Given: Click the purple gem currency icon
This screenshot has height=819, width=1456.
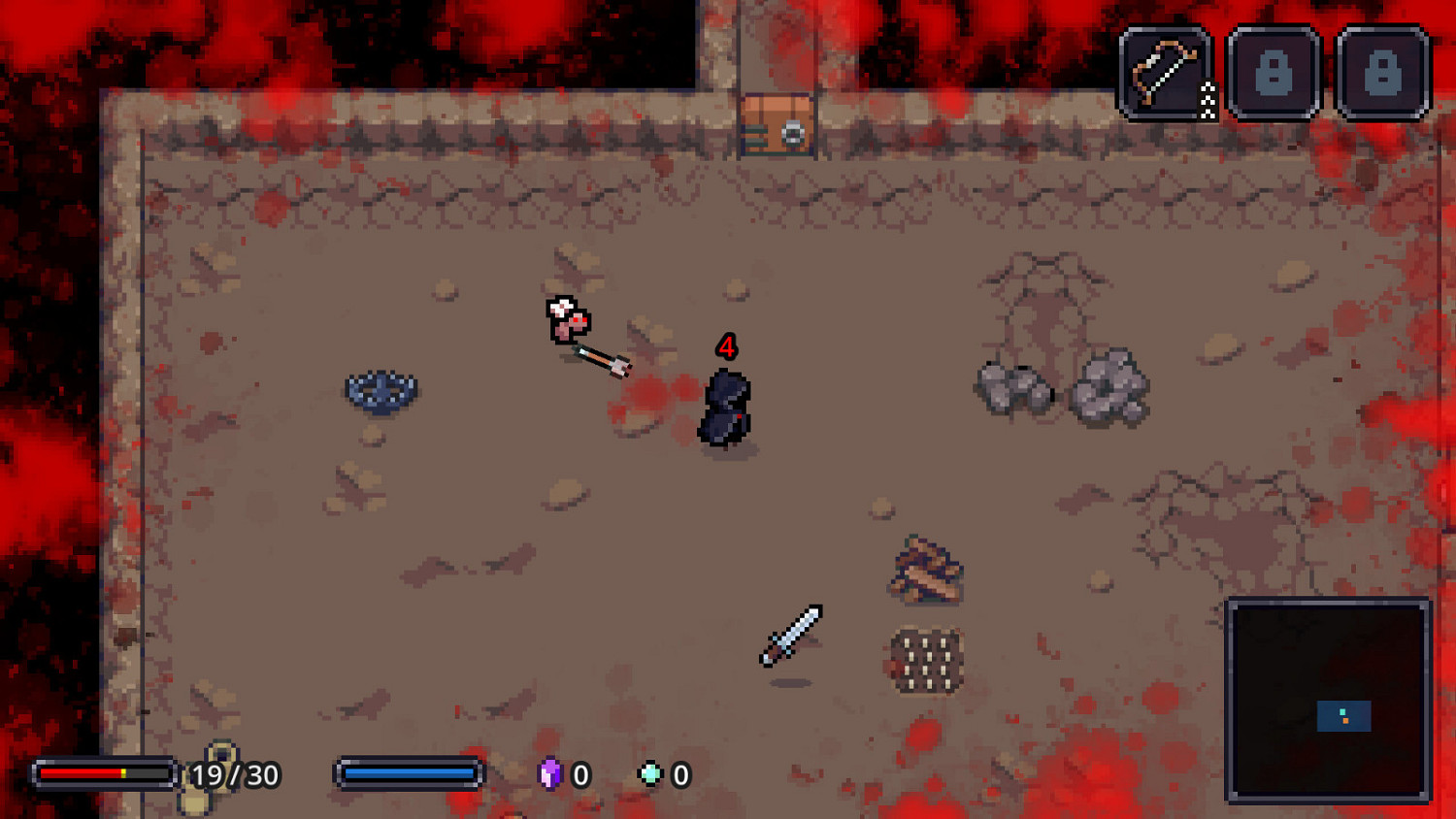Looking at the screenshot, I should pos(549,774).
